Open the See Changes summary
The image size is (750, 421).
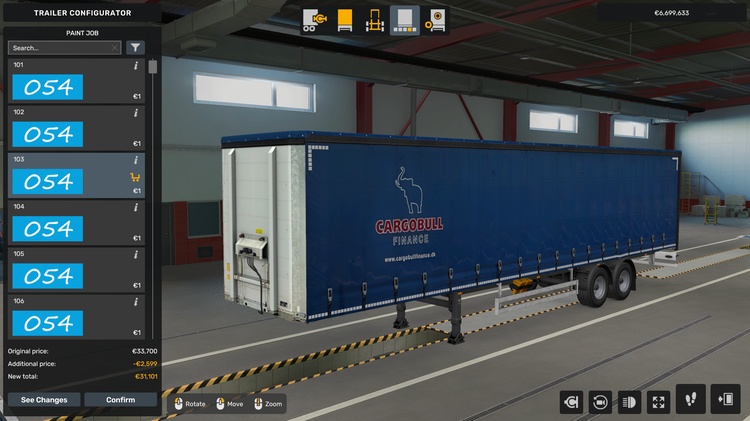[x=44, y=400]
